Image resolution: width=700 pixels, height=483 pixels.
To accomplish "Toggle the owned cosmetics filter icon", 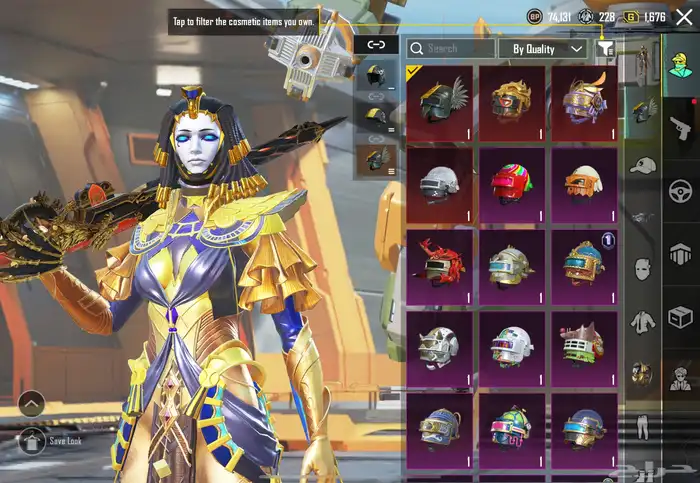I will point(605,48).
